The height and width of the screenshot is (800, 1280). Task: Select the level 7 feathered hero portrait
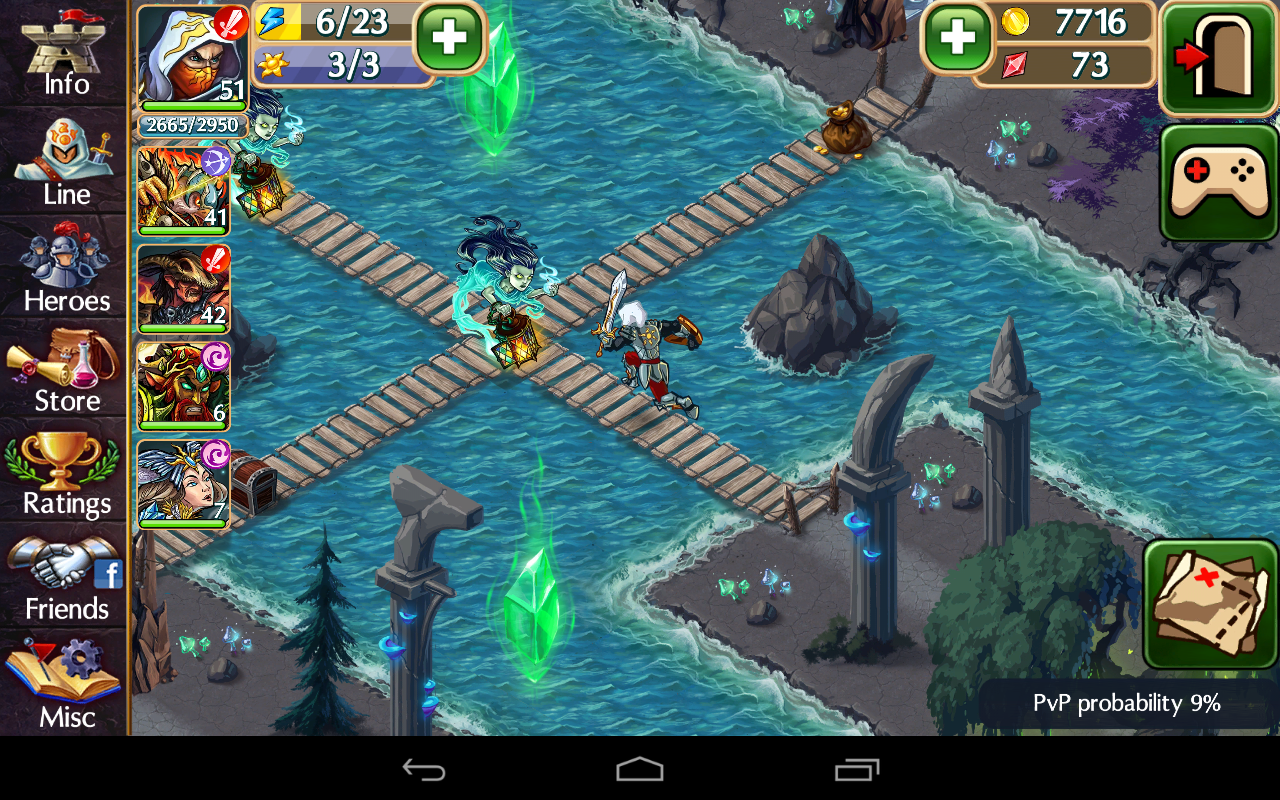tap(182, 483)
